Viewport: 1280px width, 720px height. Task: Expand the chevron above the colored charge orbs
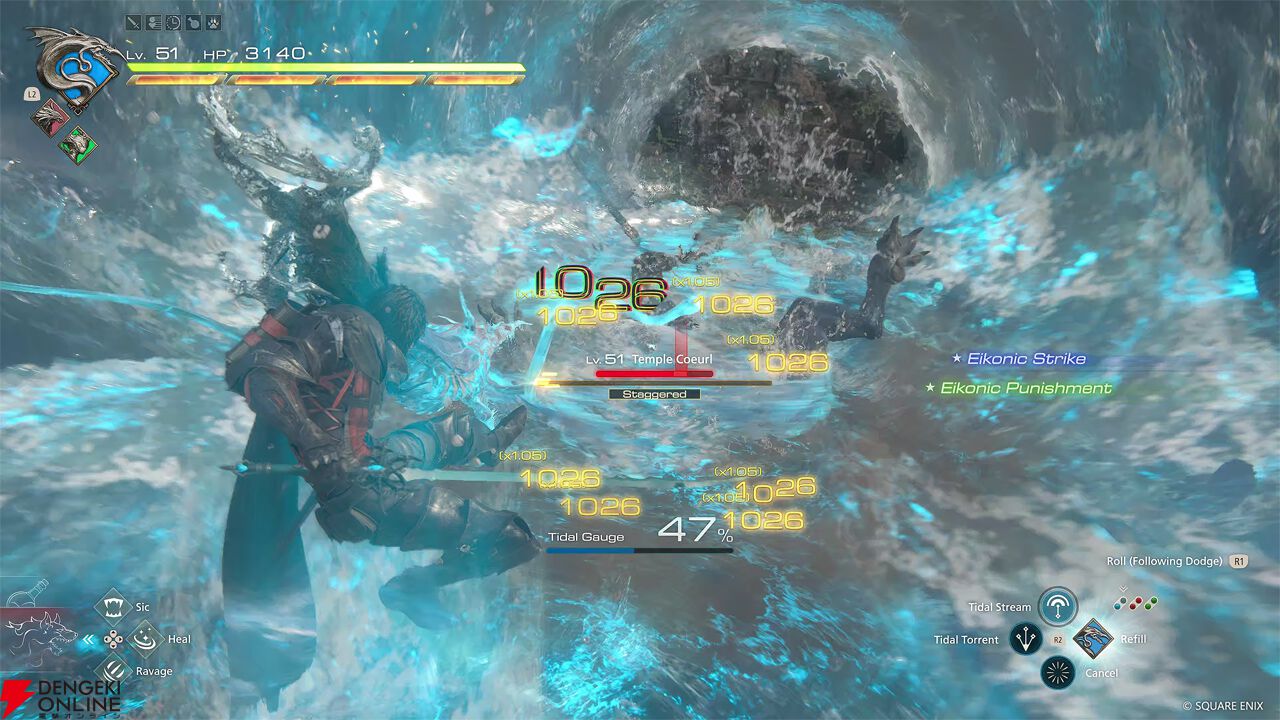pos(1123,588)
